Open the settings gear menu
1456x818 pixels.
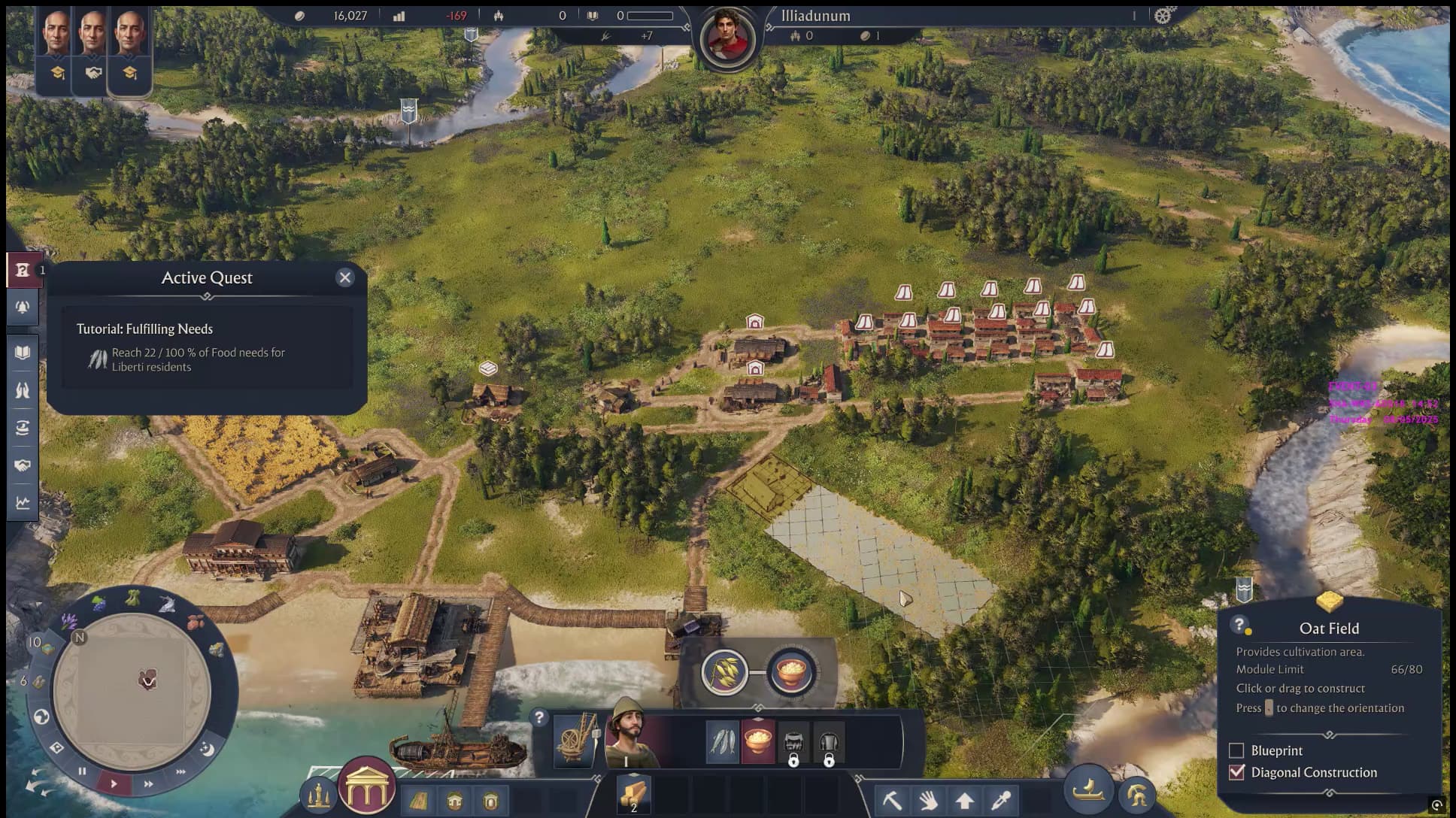pyautogui.click(x=1163, y=15)
